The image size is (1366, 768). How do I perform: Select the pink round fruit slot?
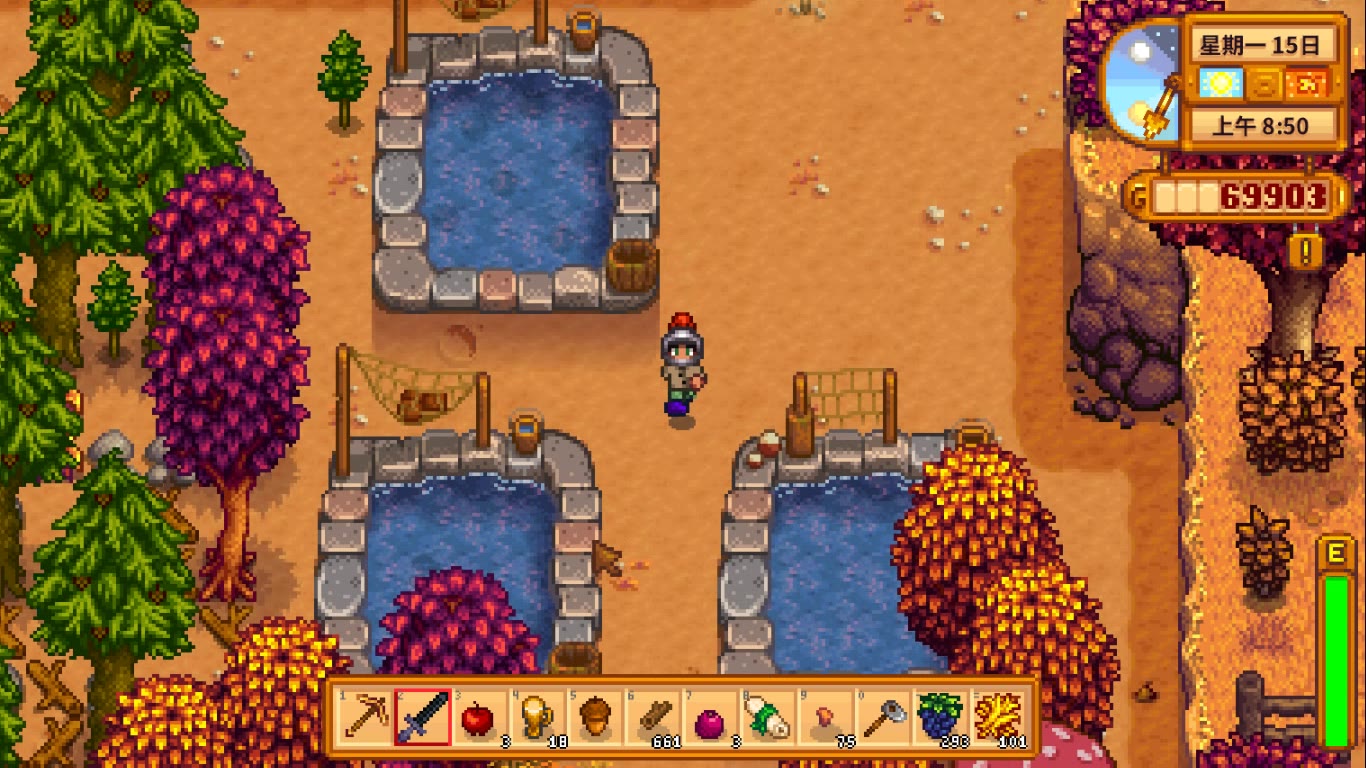tap(710, 716)
